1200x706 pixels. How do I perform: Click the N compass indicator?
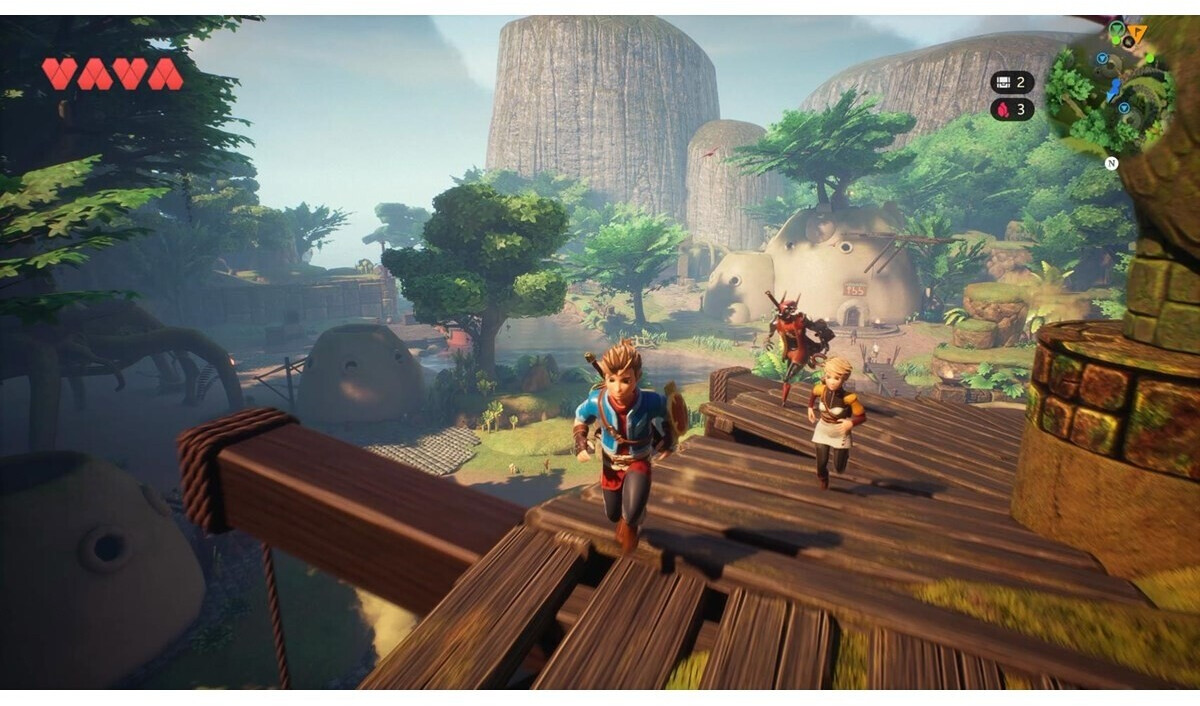[x=1111, y=163]
